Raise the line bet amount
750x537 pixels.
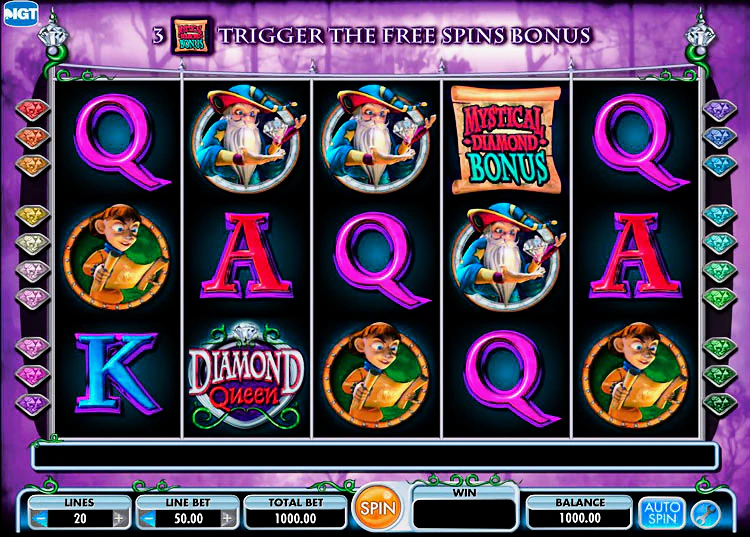[x=226, y=519]
